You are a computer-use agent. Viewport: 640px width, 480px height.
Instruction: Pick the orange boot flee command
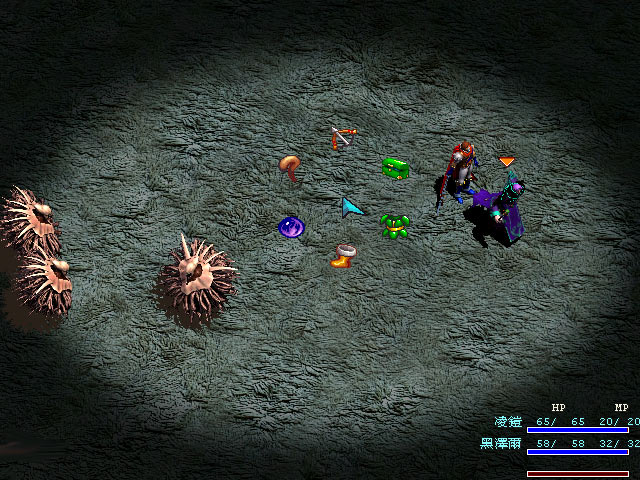(x=343, y=257)
